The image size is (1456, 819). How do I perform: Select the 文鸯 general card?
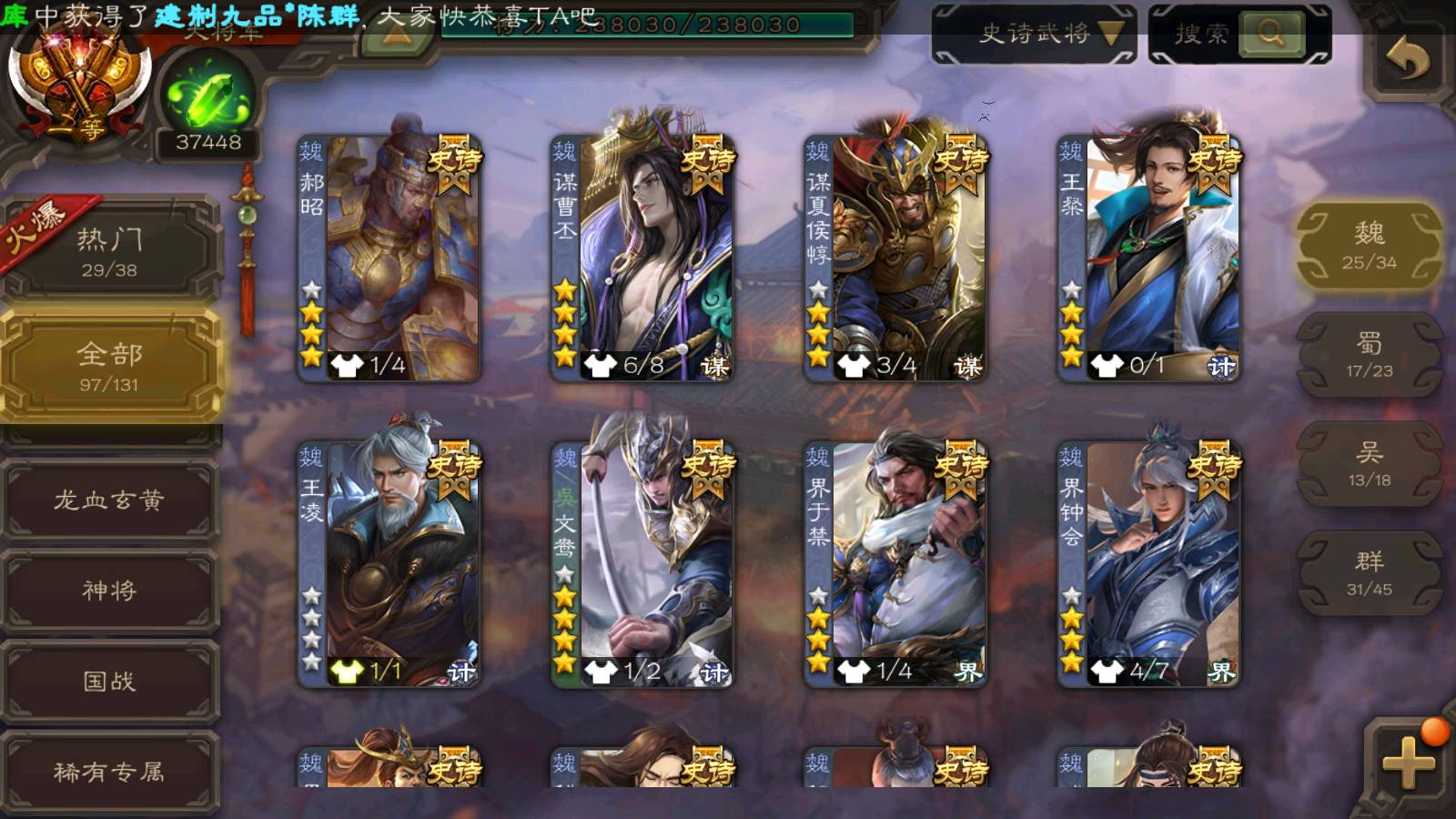coord(642,564)
